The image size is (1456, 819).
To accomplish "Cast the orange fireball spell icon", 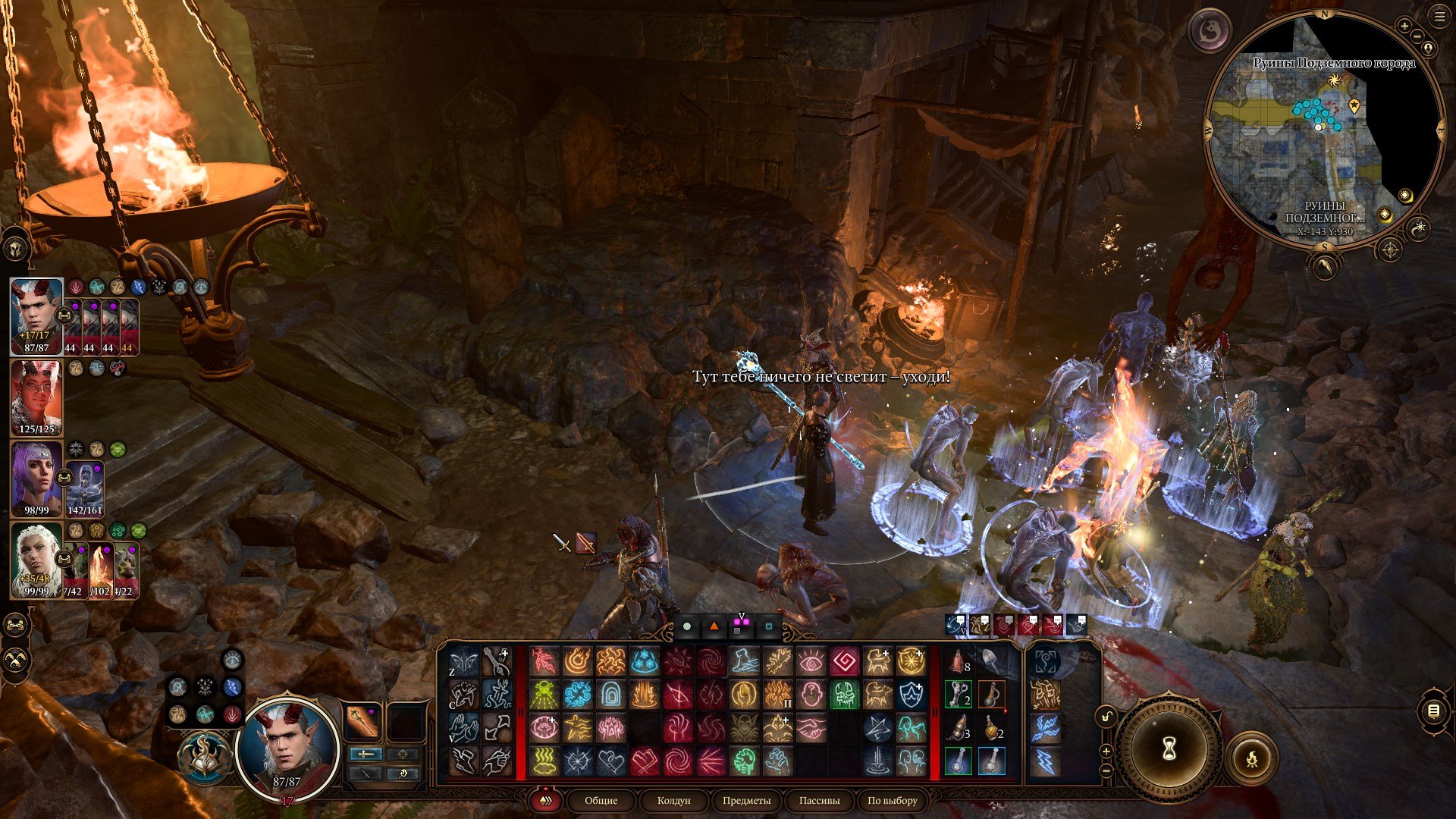I will pos(577,661).
